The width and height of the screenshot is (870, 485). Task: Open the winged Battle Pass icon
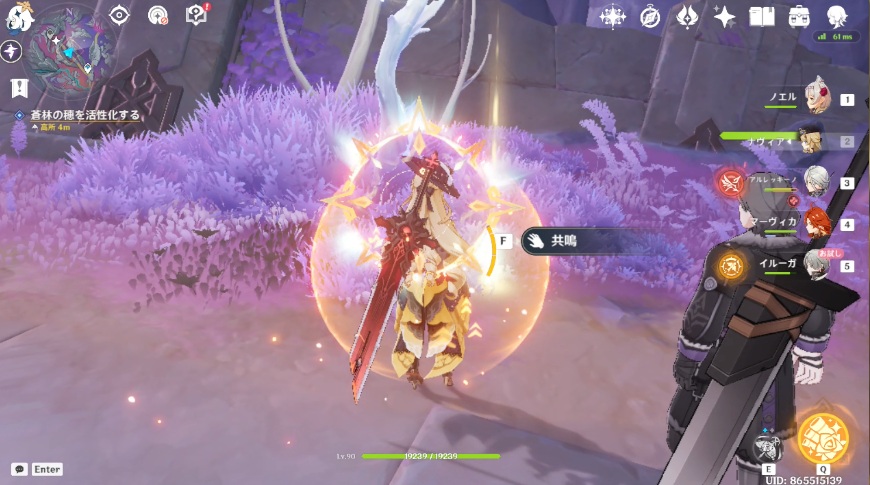tap(687, 17)
